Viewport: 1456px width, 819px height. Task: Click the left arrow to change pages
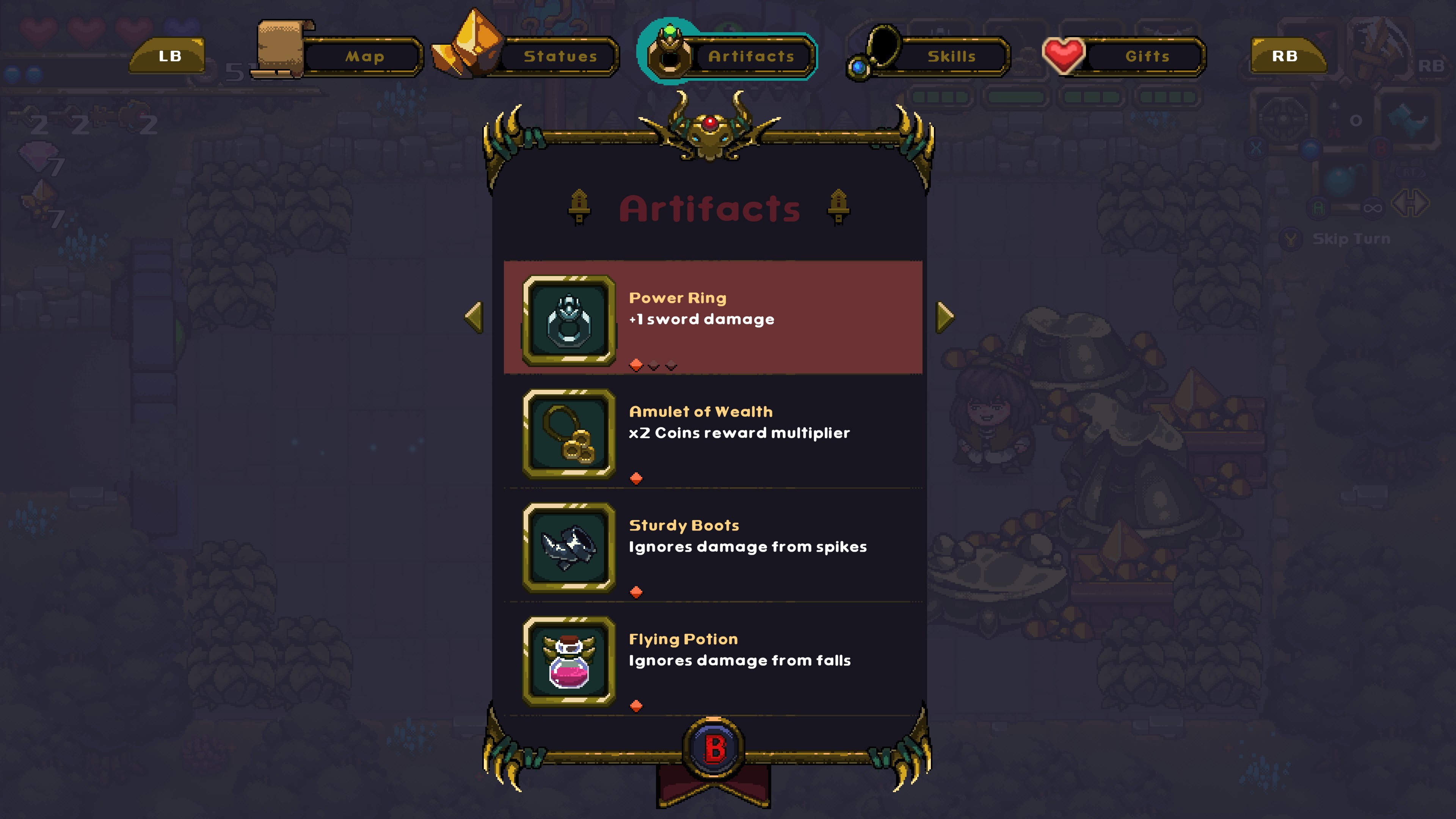474,318
